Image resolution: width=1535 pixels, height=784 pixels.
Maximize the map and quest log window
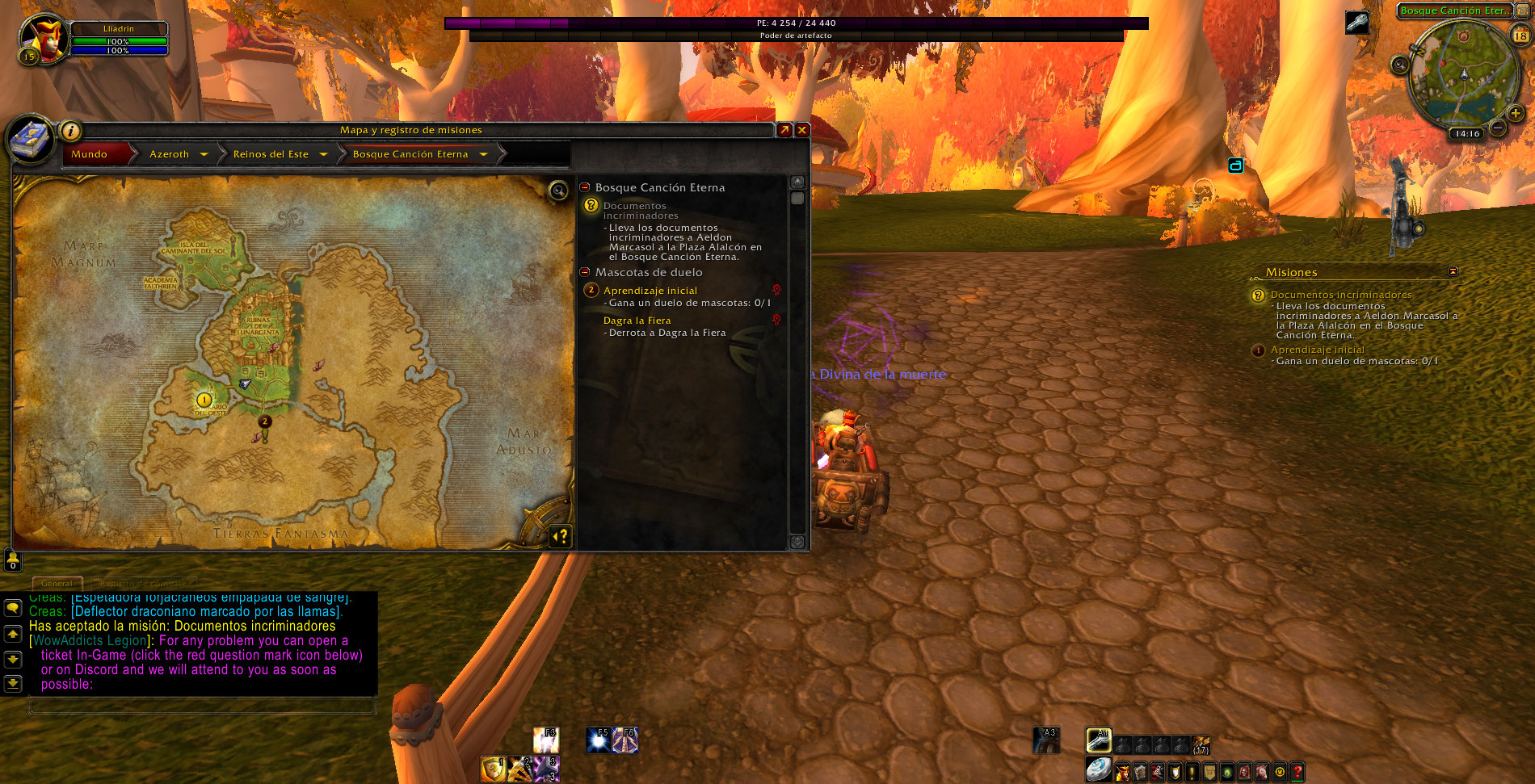point(784,130)
